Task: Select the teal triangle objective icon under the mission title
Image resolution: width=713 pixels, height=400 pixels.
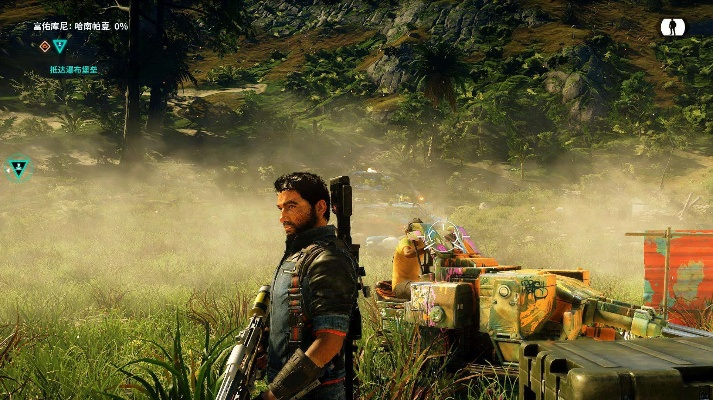Action: (x=60, y=46)
